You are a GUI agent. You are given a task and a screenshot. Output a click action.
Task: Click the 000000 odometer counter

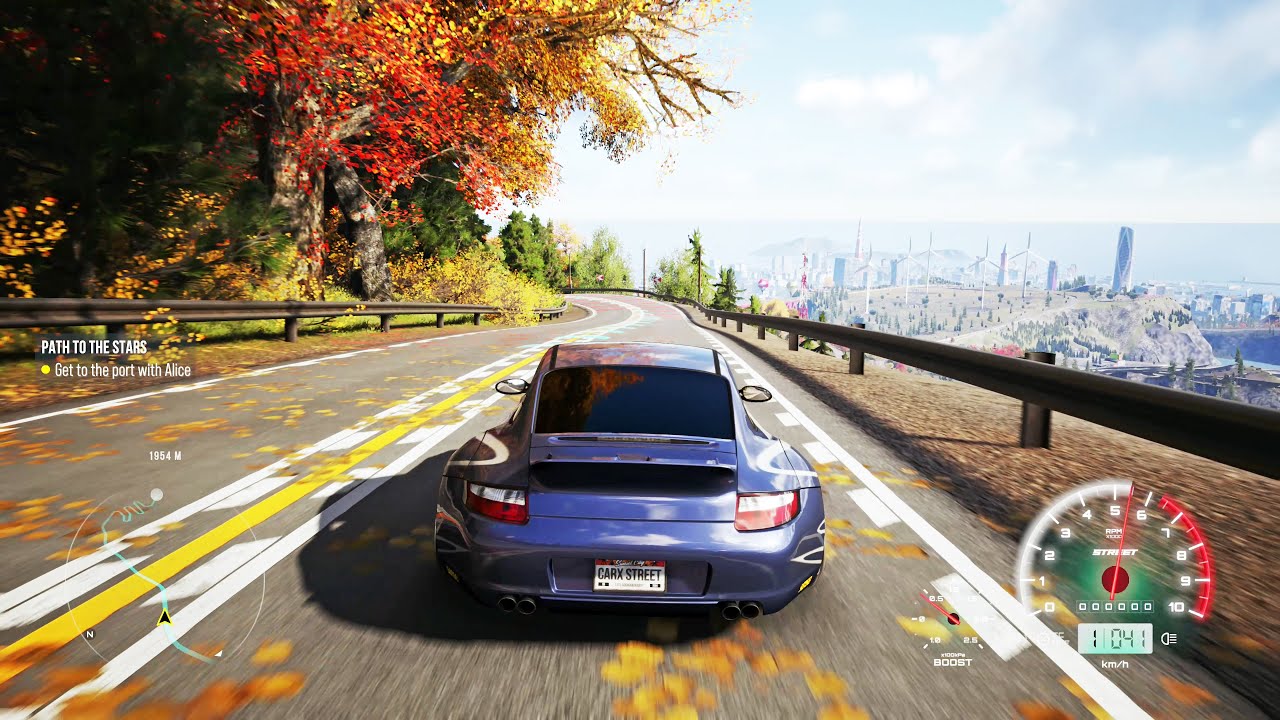(1115, 606)
